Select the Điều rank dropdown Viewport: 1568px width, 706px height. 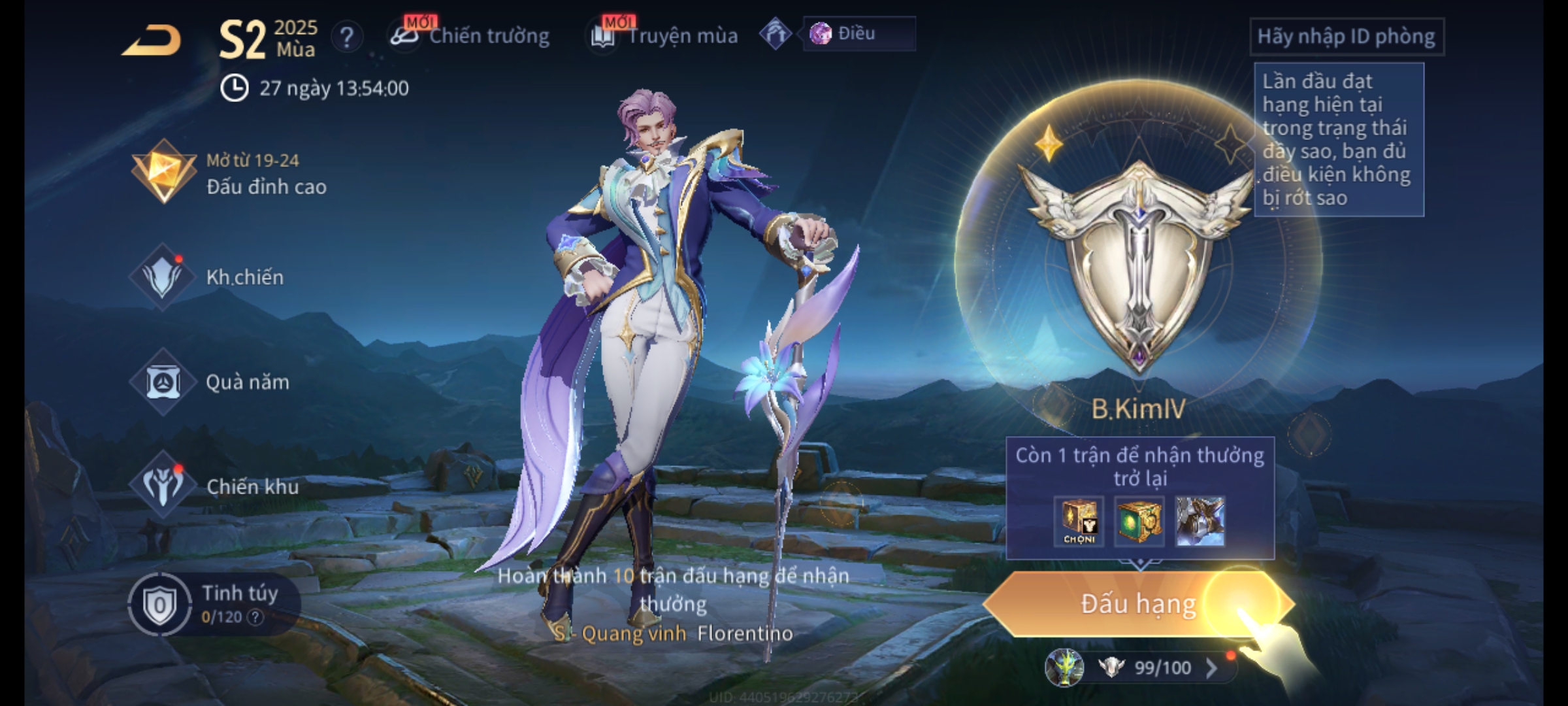tap(858, 34)
